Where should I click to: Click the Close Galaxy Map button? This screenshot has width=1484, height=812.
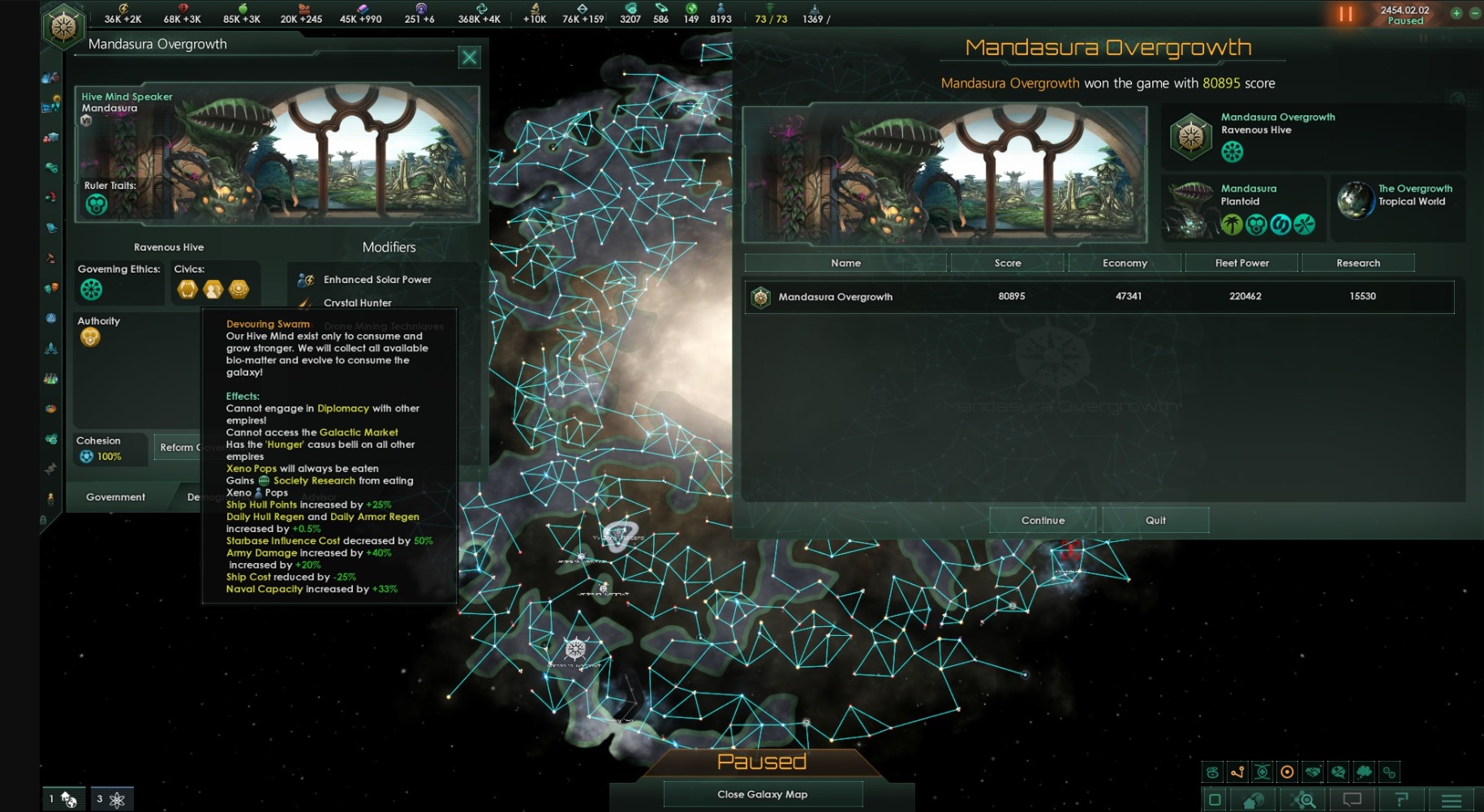click(762, 793)
